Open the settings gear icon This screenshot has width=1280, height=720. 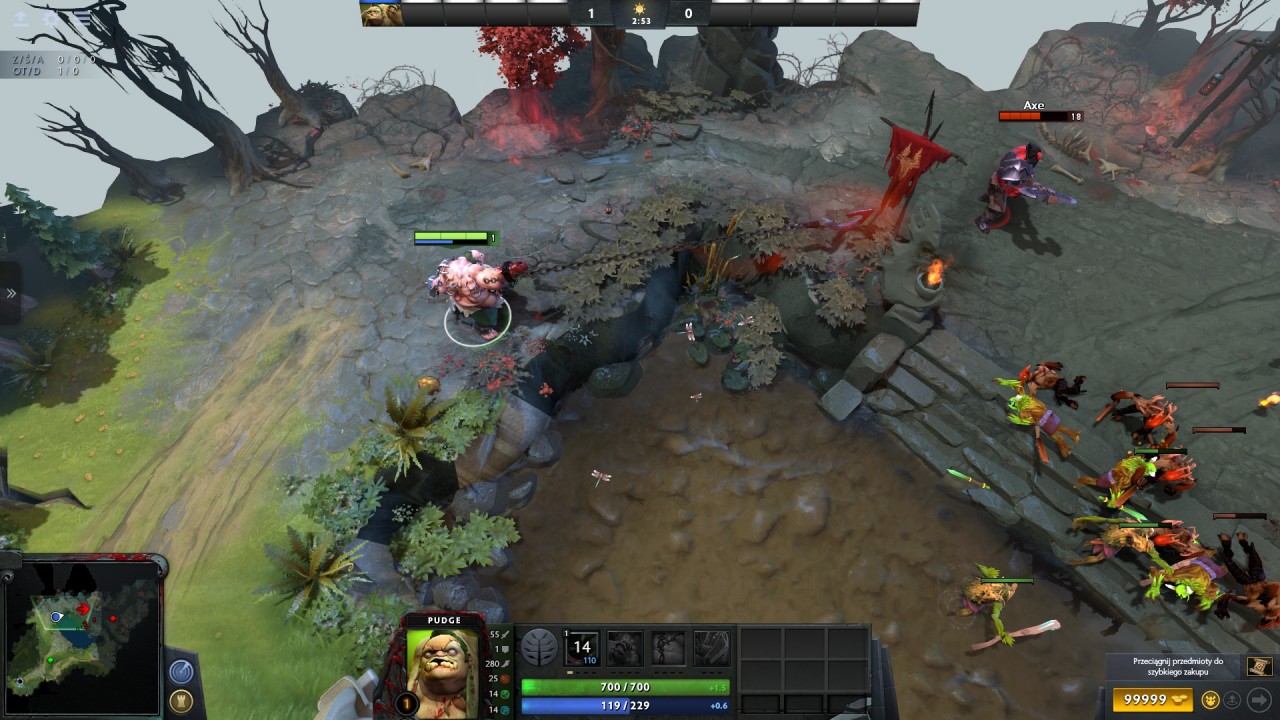click(x=51, y=19)
